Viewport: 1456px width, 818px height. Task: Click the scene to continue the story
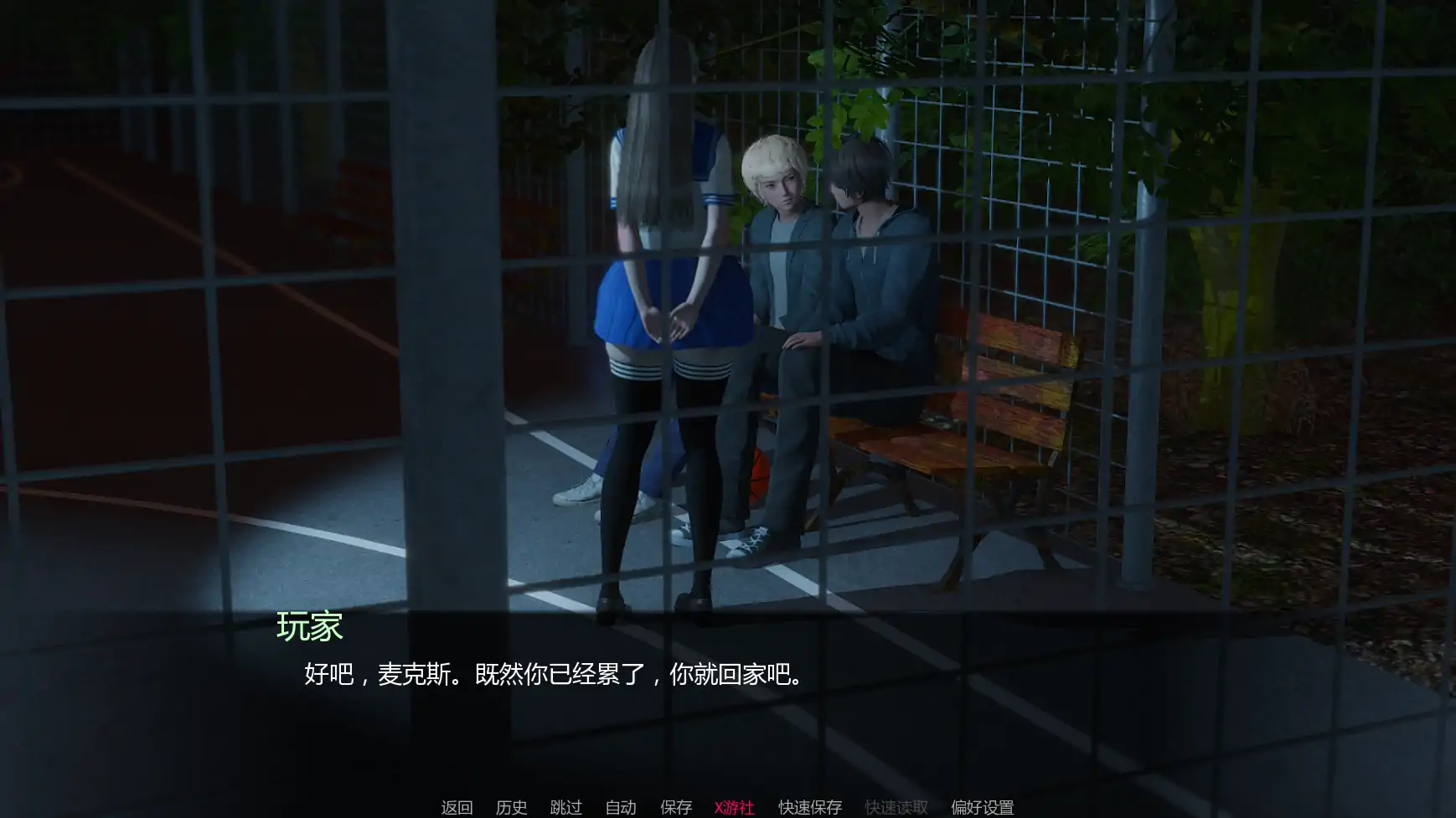click(x=728, y=335)
